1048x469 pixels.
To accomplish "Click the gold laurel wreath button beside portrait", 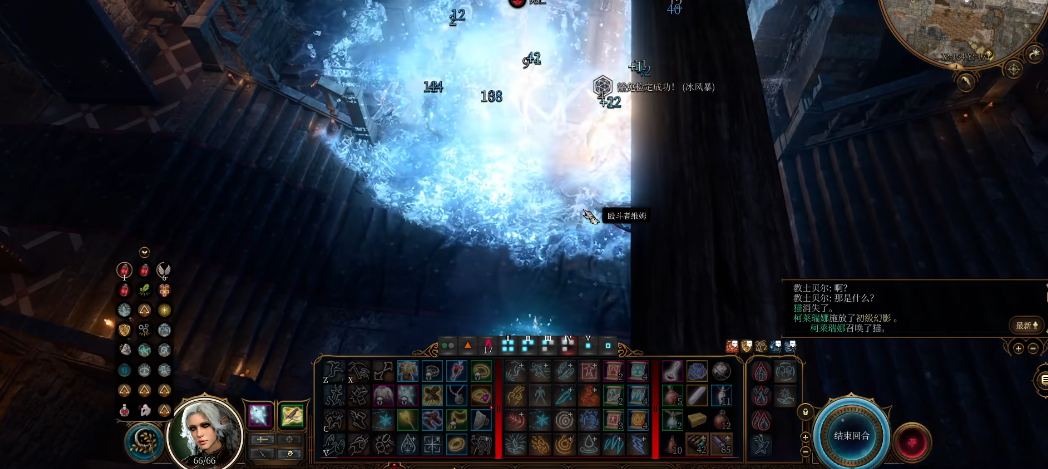I will click(145, 442).
